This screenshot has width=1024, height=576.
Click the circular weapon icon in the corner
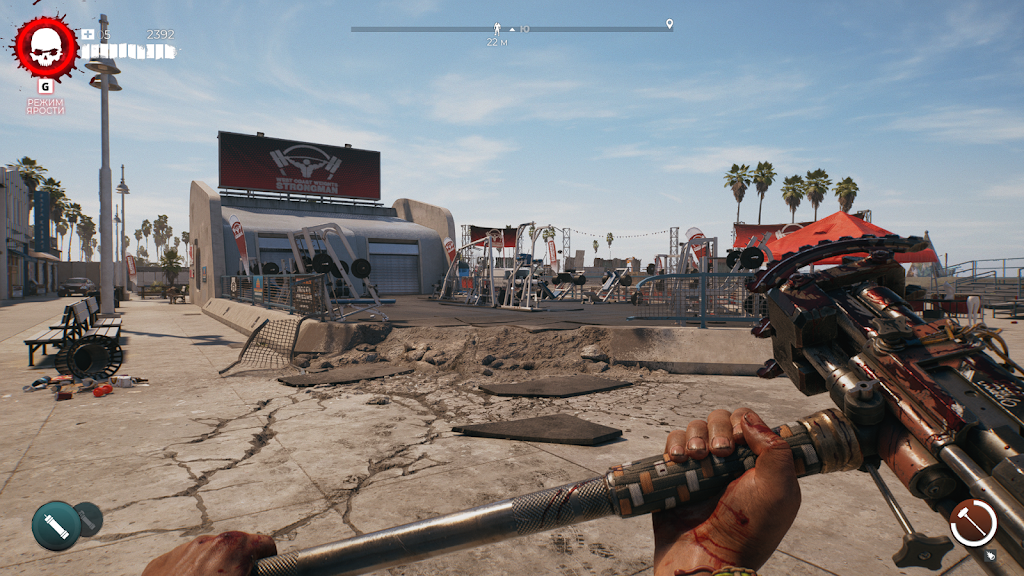973,522
